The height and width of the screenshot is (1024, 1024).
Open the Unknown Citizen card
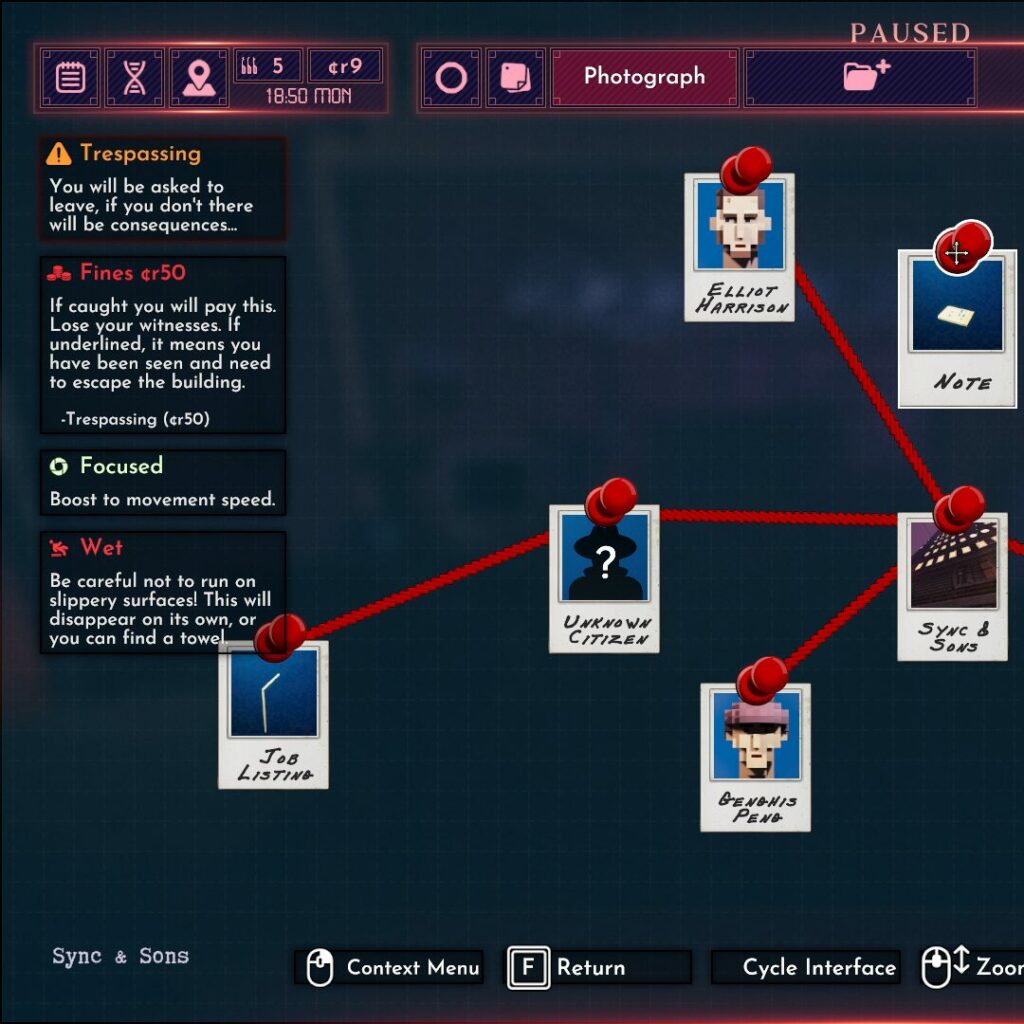(x=604, y=580)
